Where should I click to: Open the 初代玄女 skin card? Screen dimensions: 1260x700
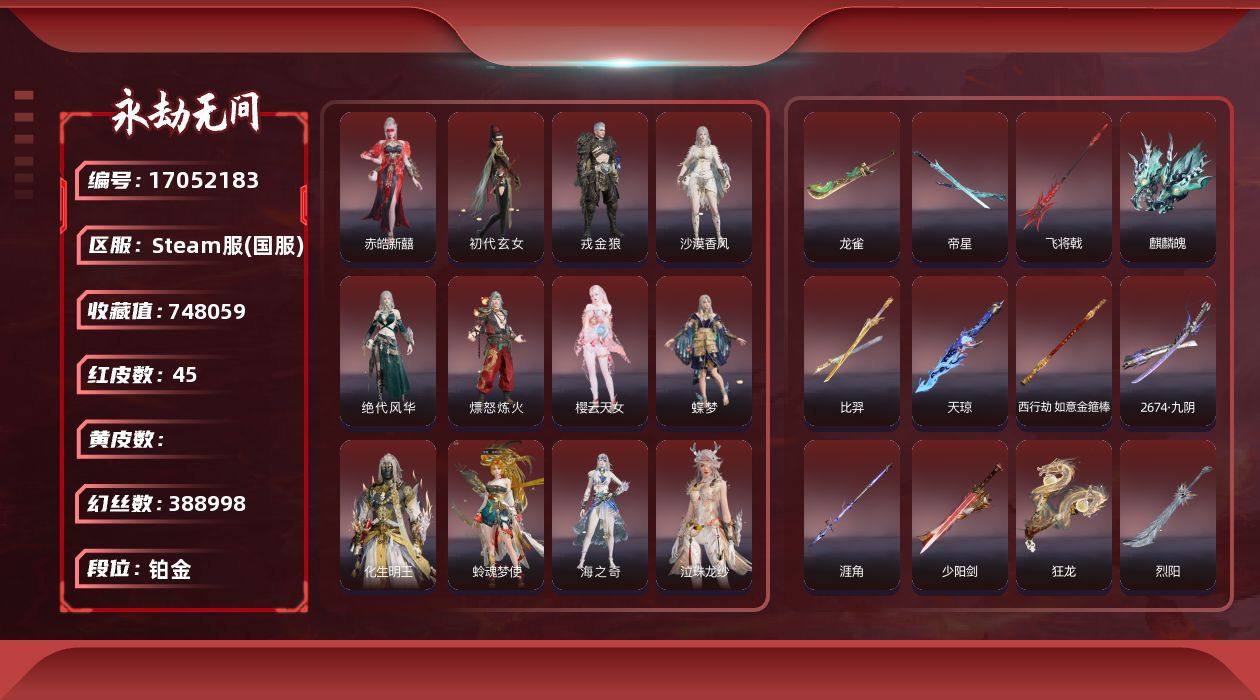click(x=496, y=186)
